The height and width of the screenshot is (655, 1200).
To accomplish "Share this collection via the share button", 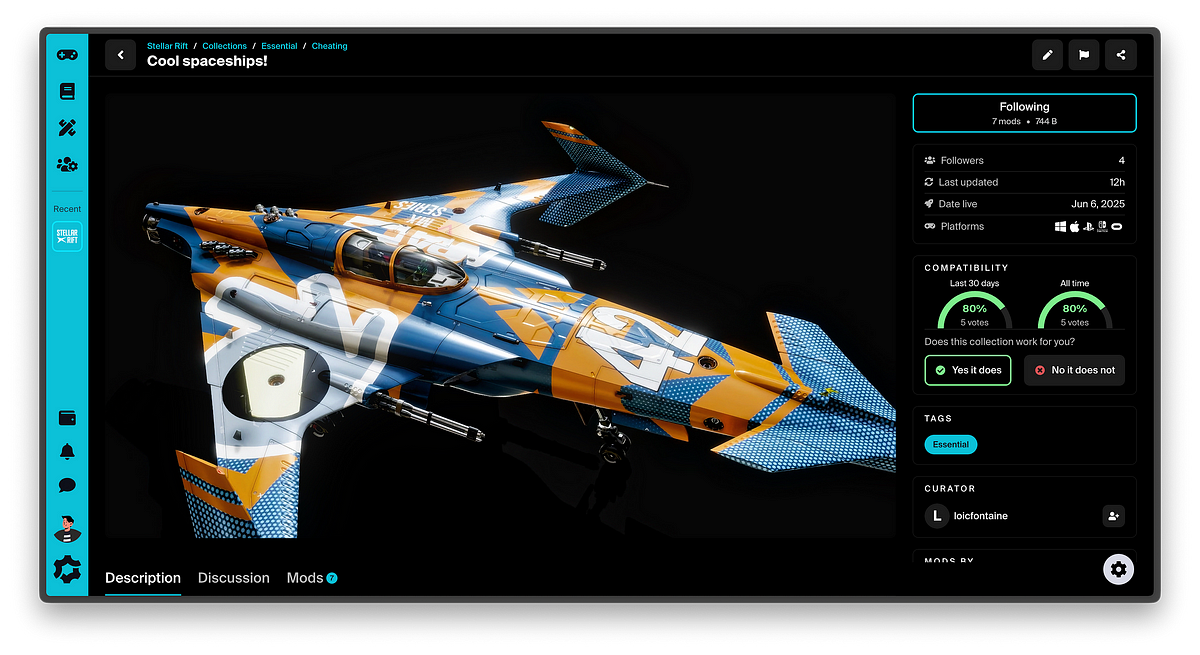I will click(1121, 55).
